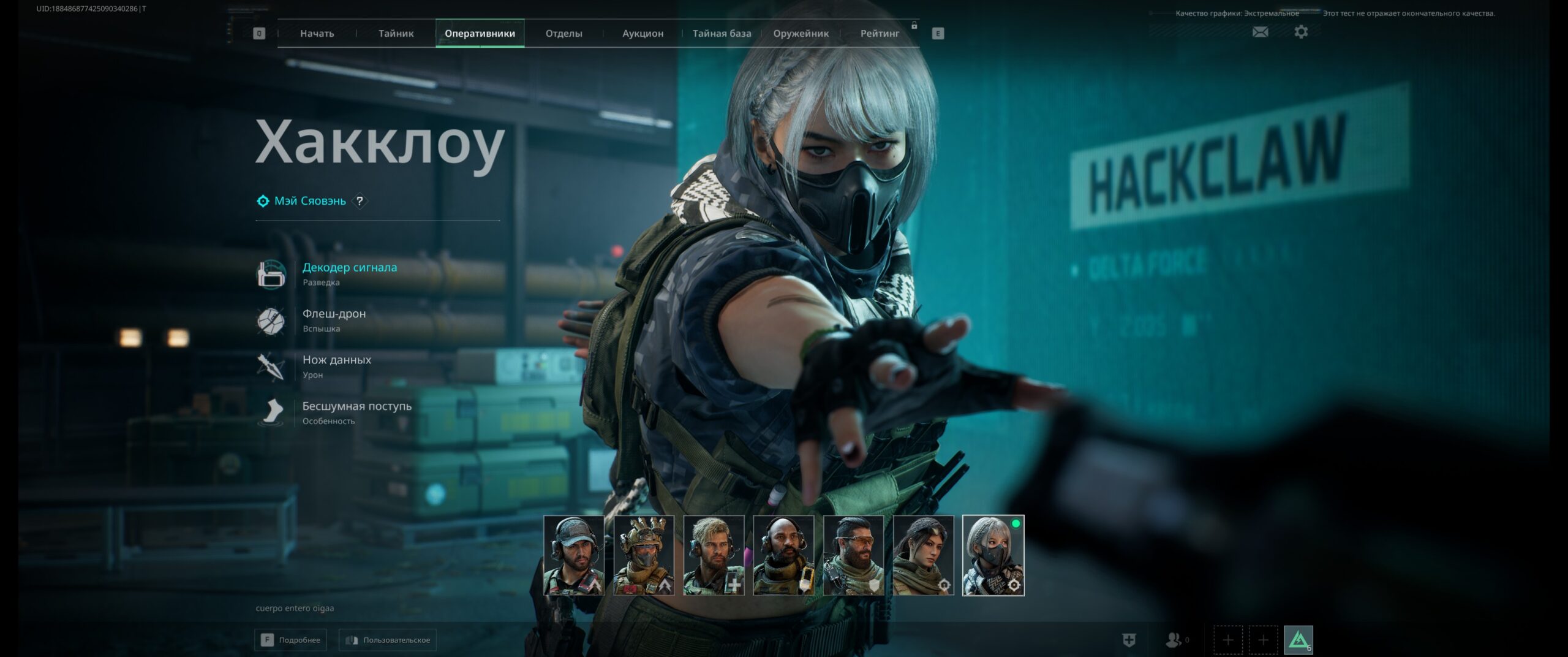
Task: Go to the Отделы tab
Action: pos(563,34)
